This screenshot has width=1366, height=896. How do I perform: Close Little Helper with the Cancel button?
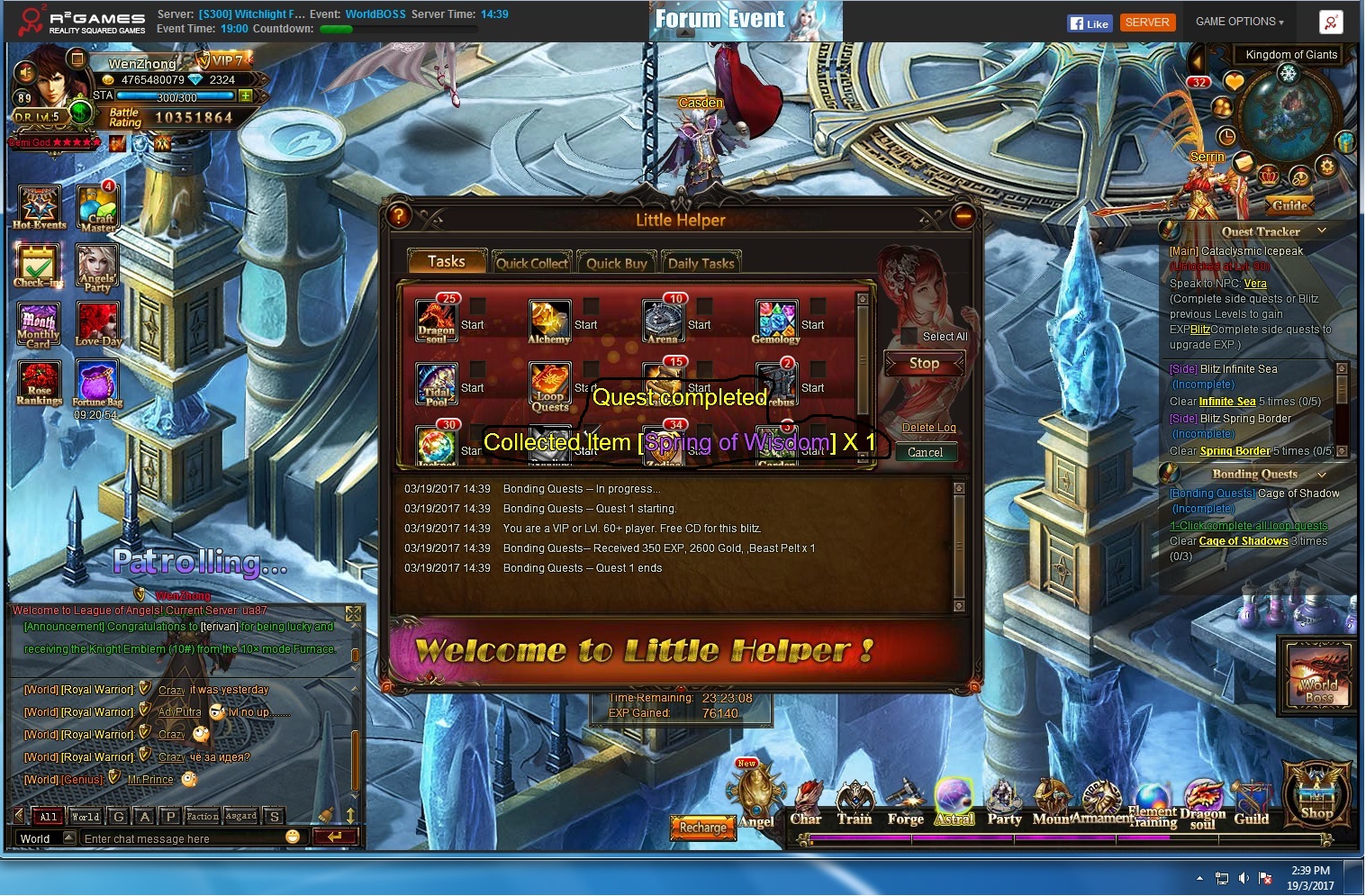point(925,452)
